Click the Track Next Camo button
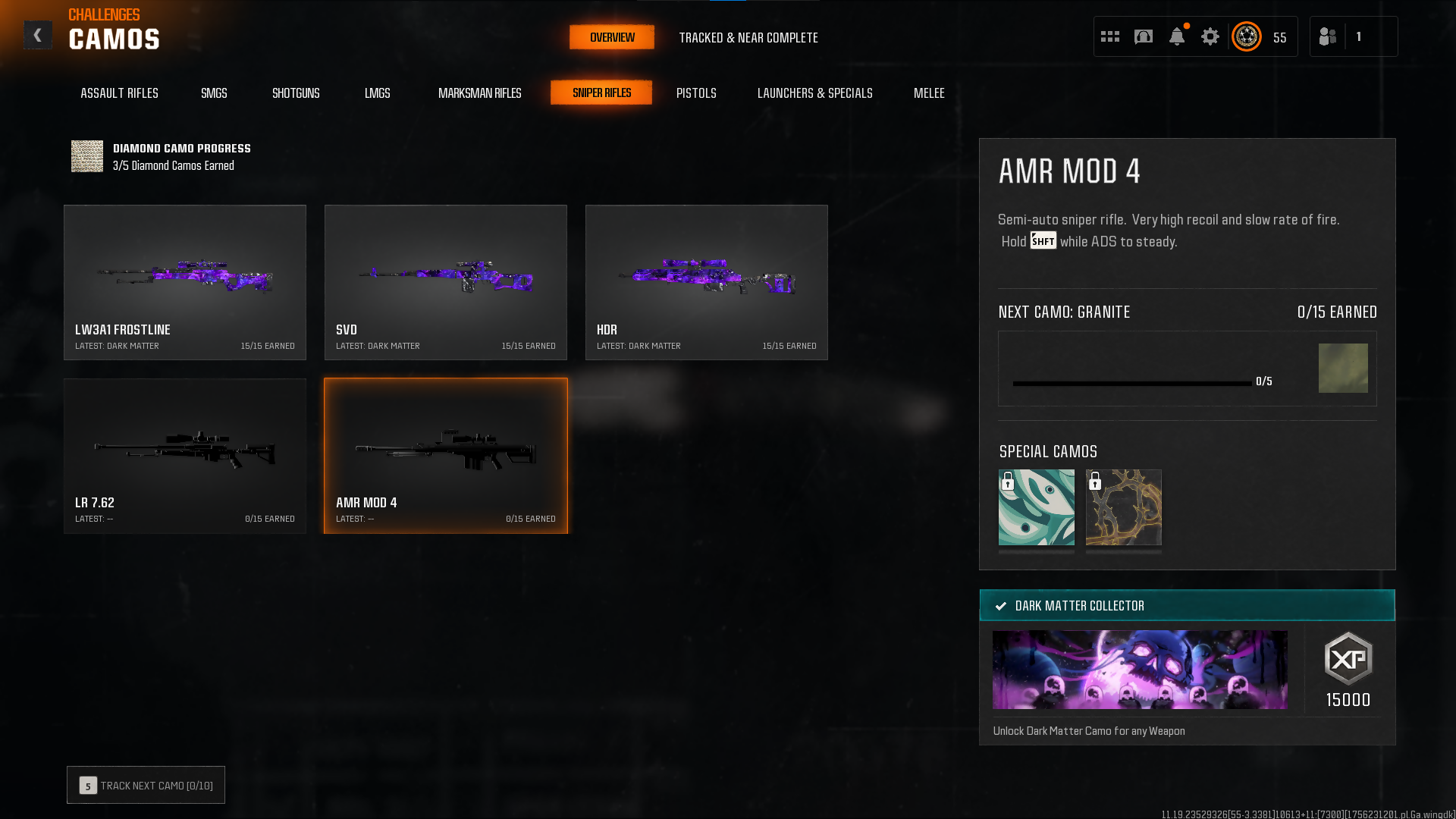 (x=146, y=786)
